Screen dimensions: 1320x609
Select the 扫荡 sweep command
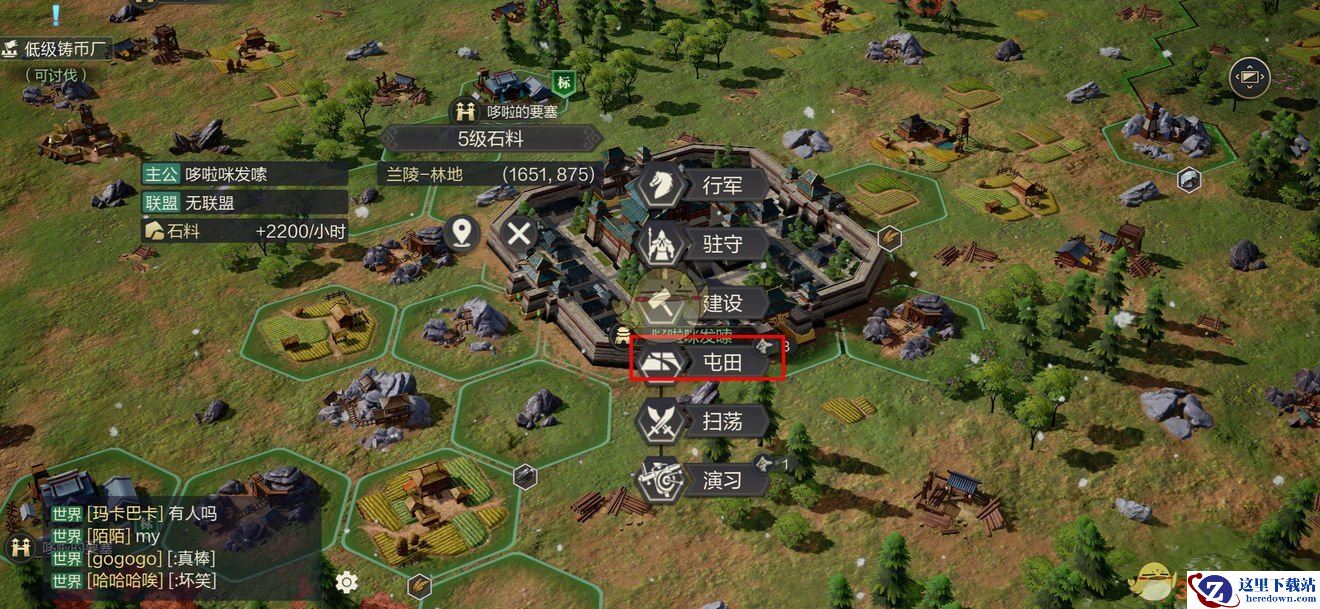706,421
